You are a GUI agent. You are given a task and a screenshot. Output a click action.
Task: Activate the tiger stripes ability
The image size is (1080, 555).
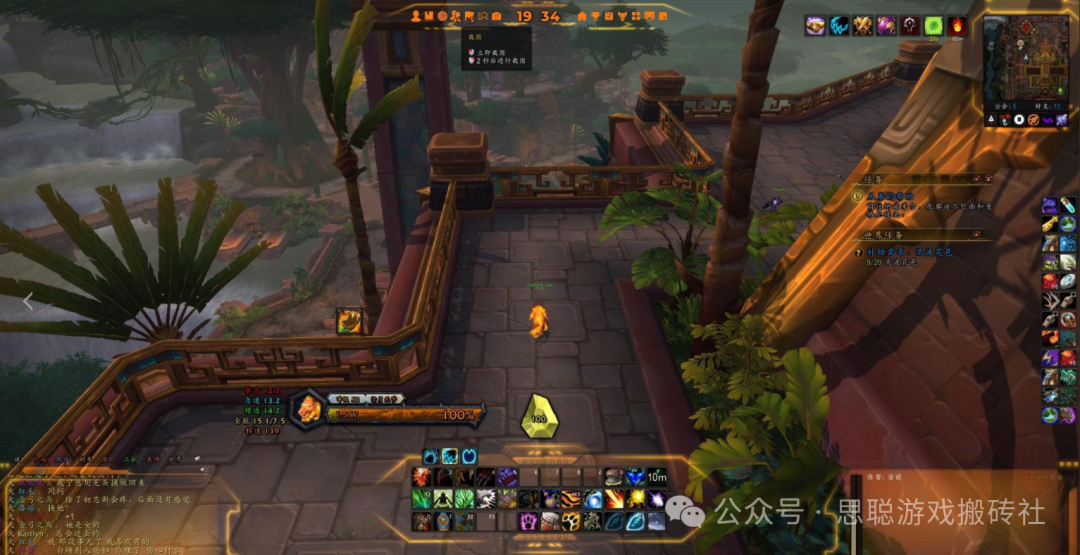click(x=571, y=499)
